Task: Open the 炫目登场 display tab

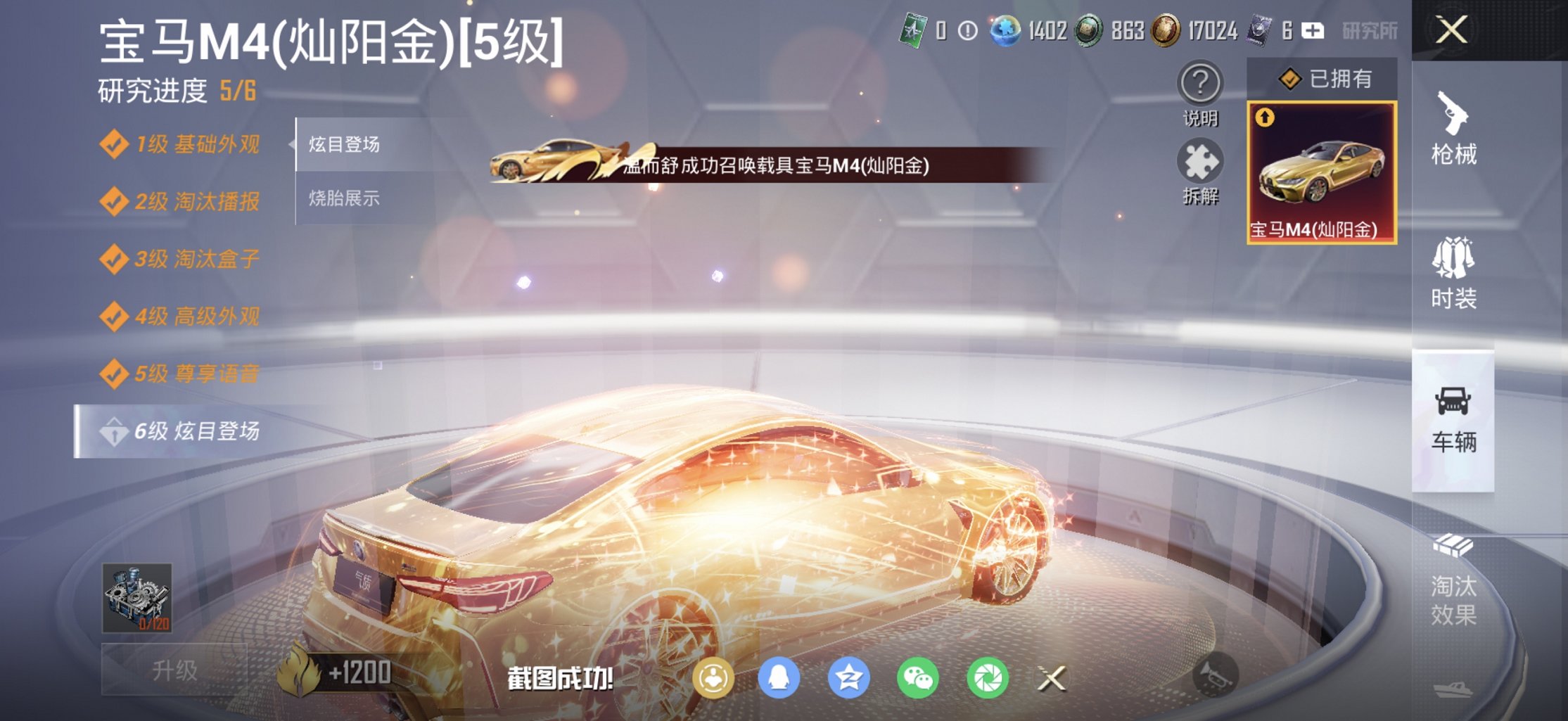Action: [343, 143]
